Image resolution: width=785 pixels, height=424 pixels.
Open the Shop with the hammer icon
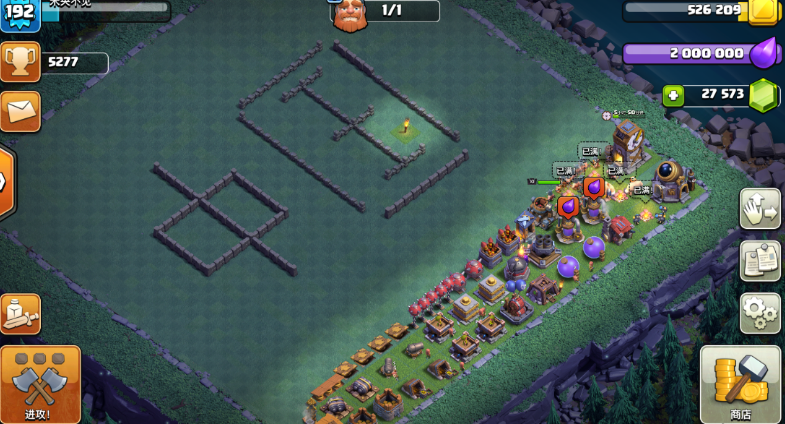740,385
